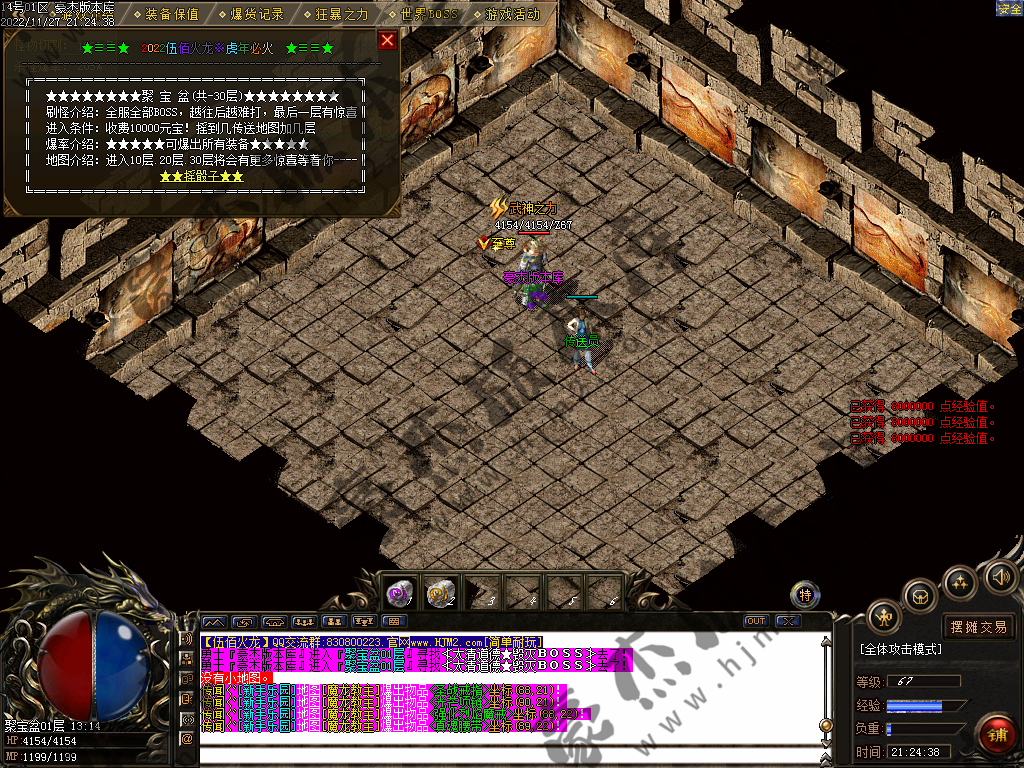The image size is (1024, 768).
Task: Choose the ★★摇骰子★★ dice roll option
Action: coord(201,176)
